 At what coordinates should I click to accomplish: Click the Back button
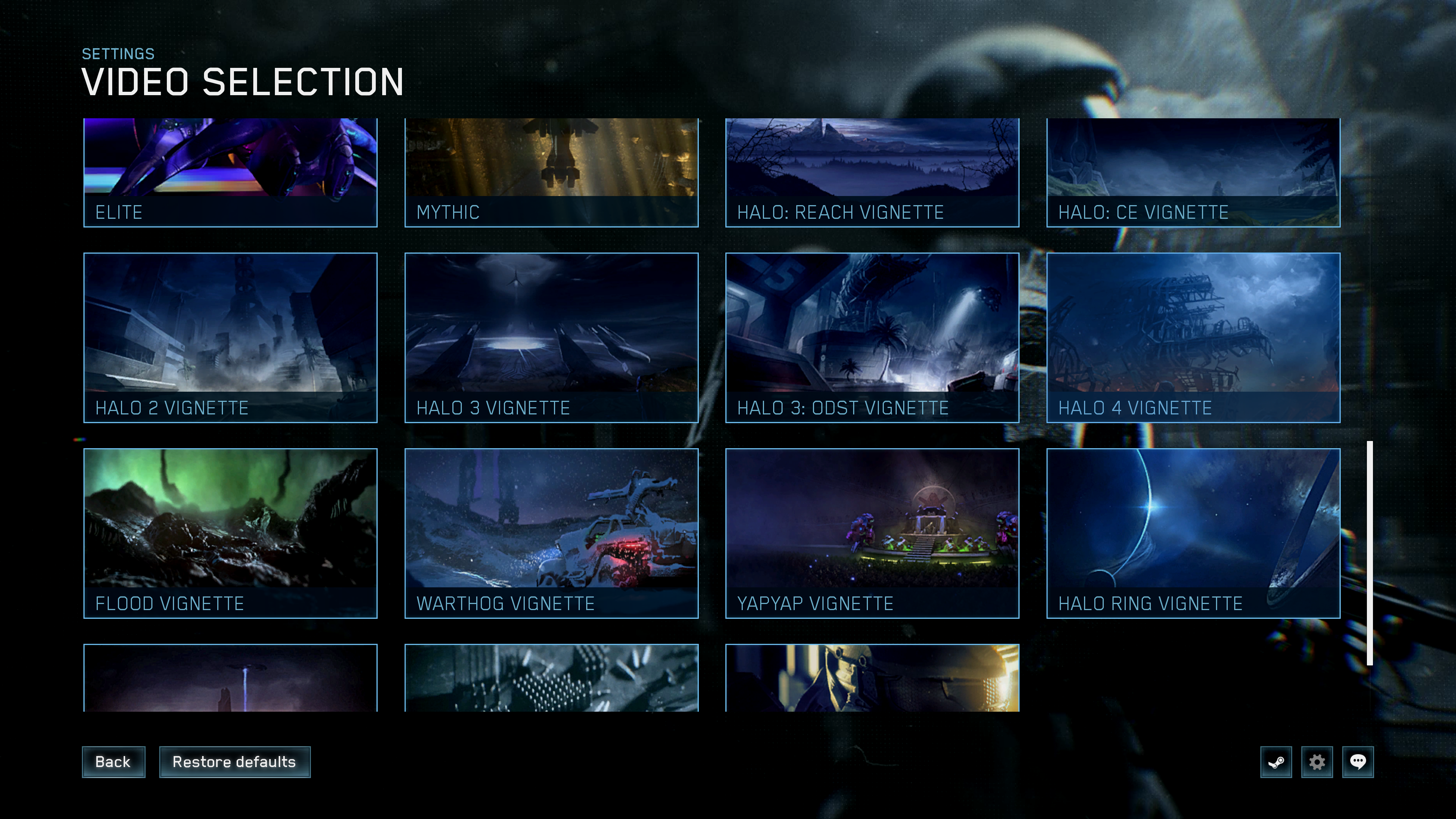click(113, 762)
